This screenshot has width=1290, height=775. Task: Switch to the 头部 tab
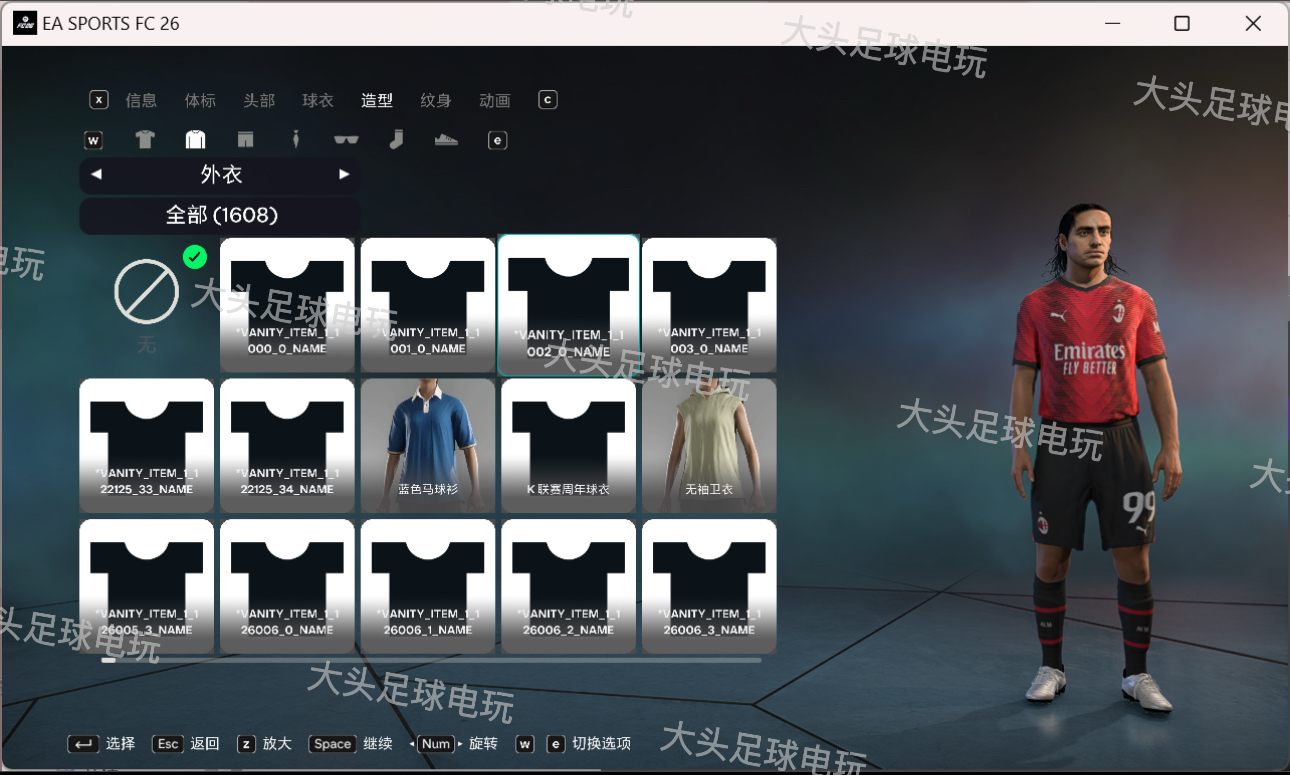pos(258,100)
